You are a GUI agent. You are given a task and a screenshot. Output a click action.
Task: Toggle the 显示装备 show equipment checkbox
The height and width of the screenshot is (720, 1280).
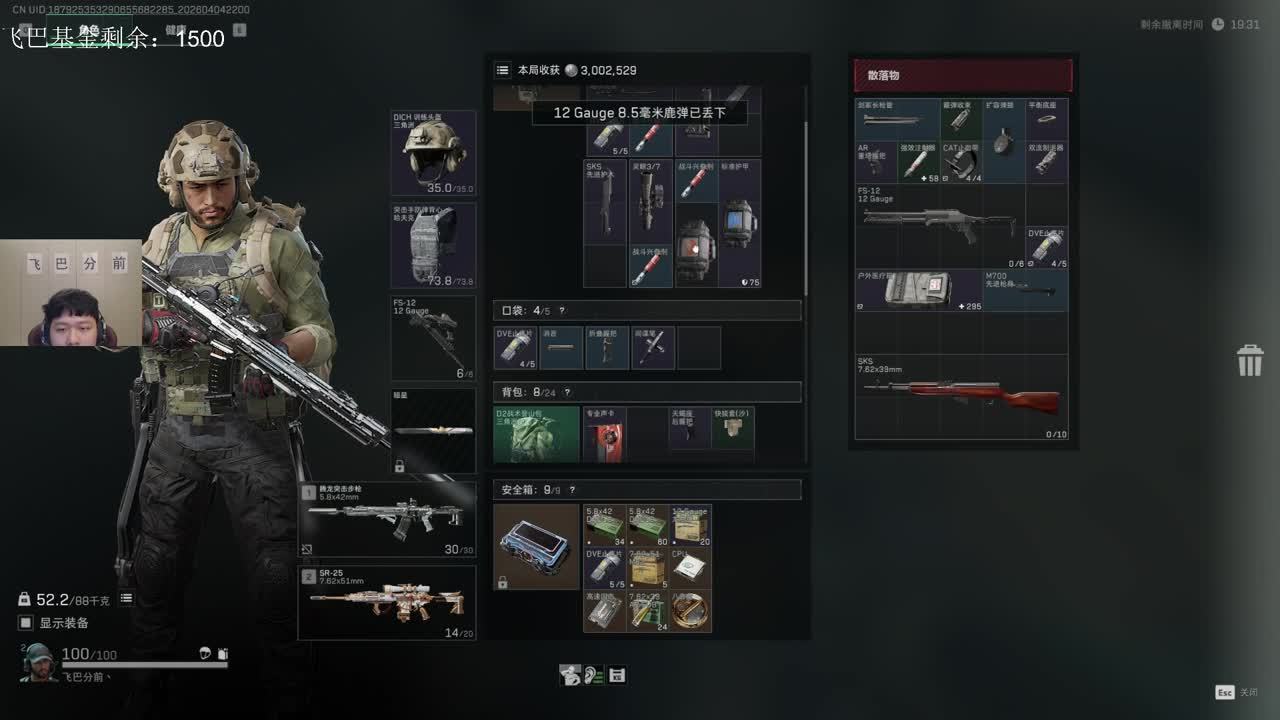tap(26, 623)
